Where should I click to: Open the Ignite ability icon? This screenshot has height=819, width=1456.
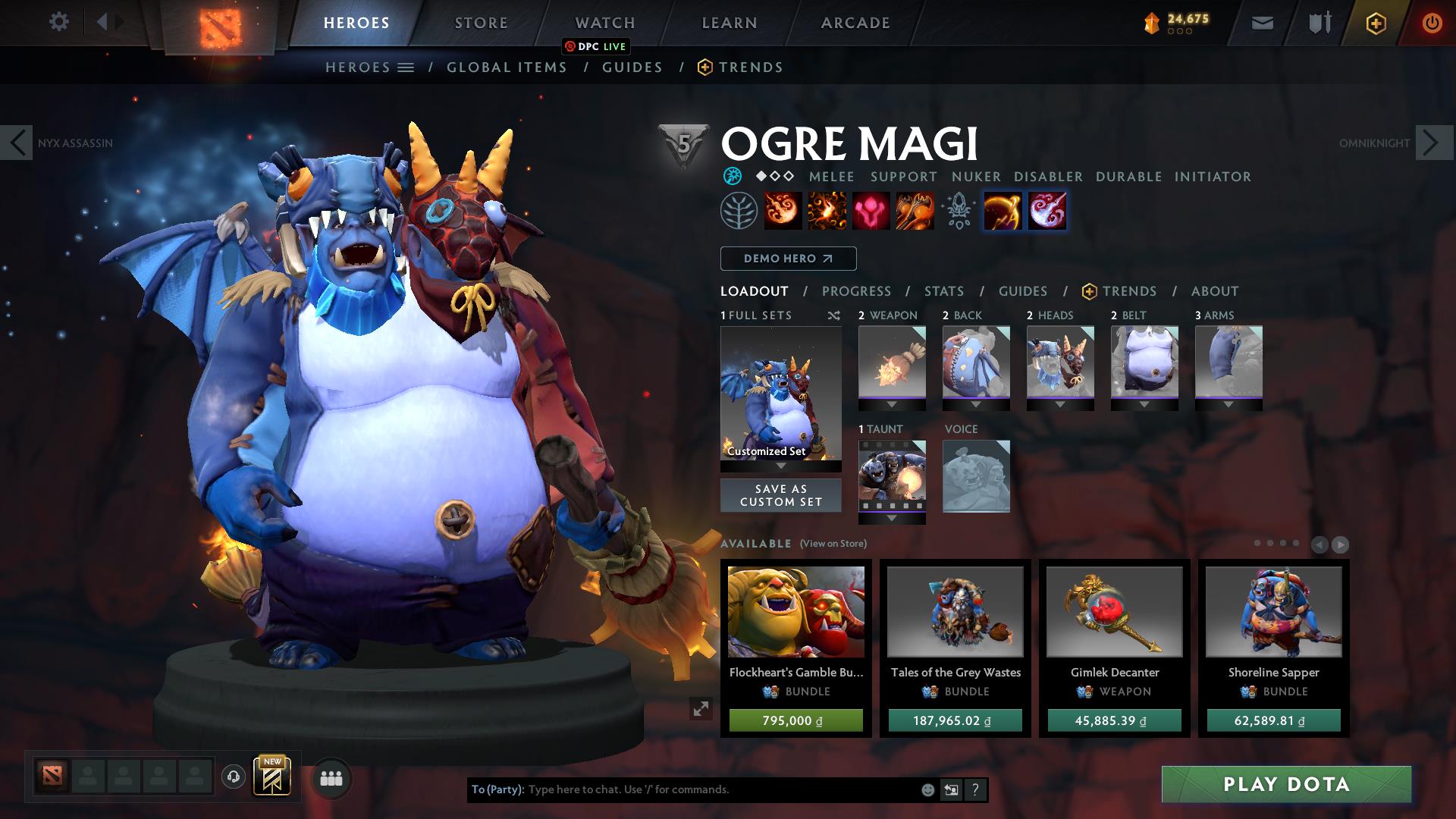click(826, 211)
